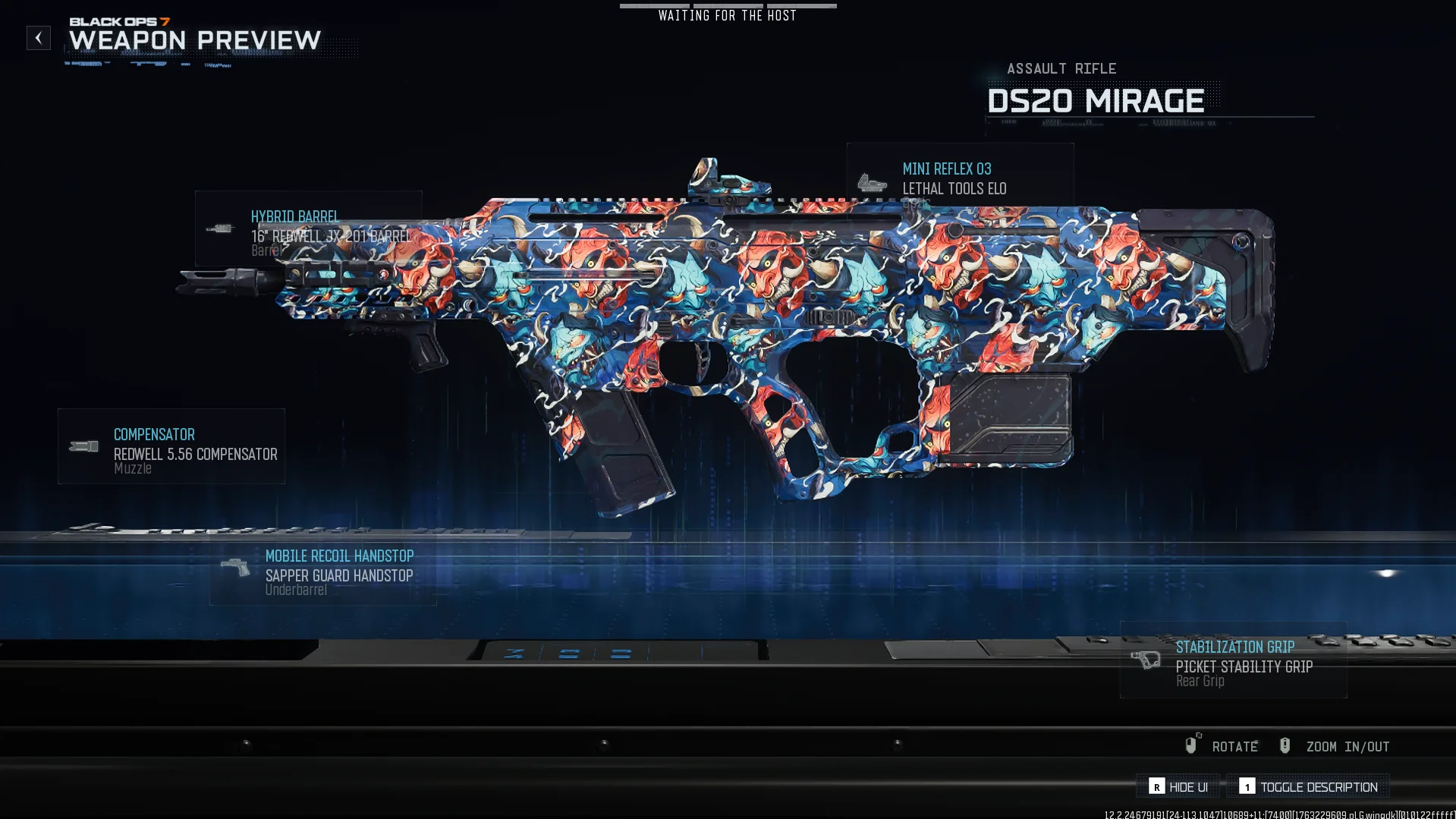The width and height of the screenshot is (1456, 819).
Task: Select the Mini Reflex 03 optic icon
Action: tap(873, 181)
